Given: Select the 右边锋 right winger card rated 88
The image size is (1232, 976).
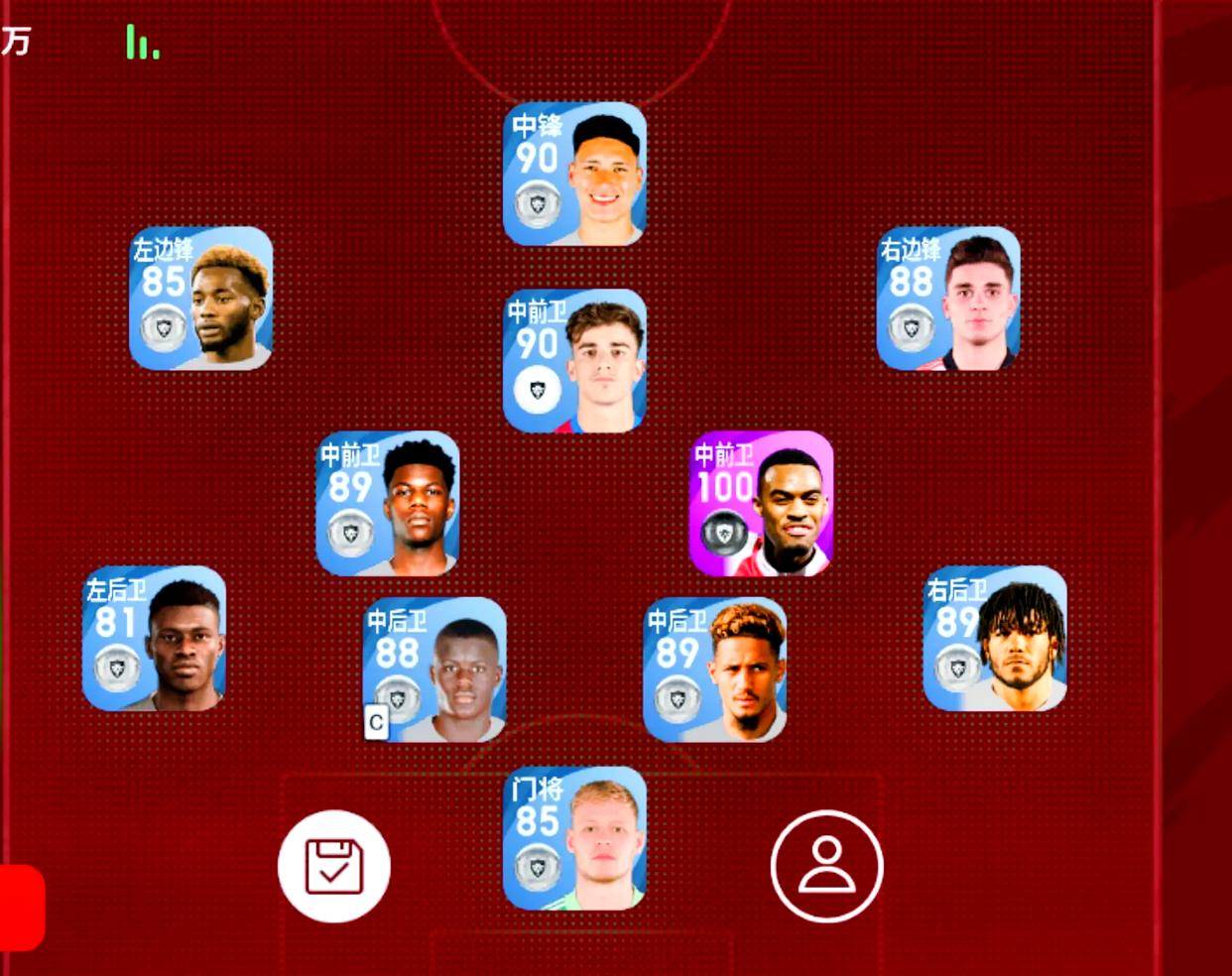Looking at the screenshot, I should tap(948, 299).
